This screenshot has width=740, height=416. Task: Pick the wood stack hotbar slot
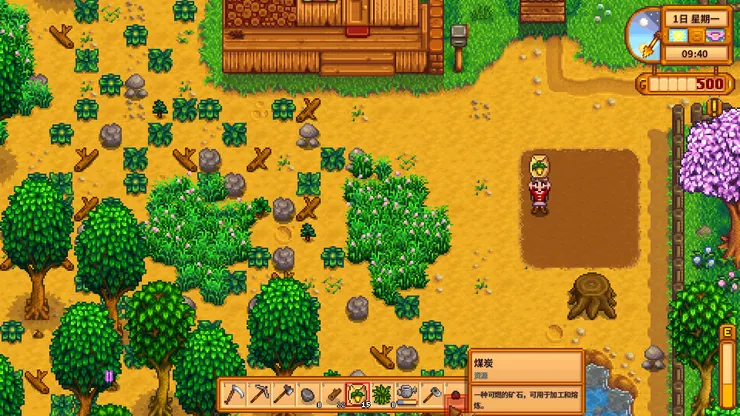[332, 394]
